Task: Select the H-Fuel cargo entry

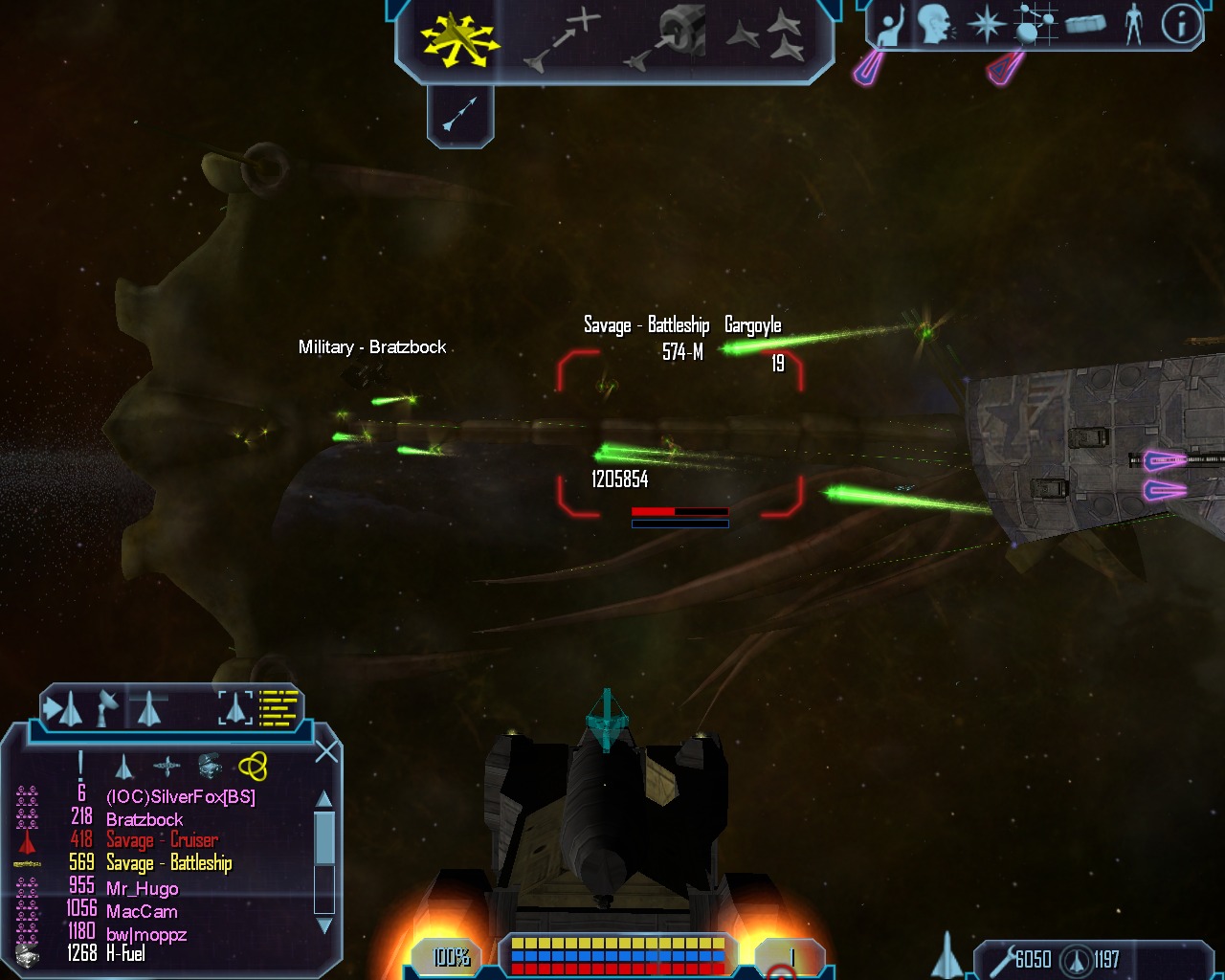Action: (125, 953)
